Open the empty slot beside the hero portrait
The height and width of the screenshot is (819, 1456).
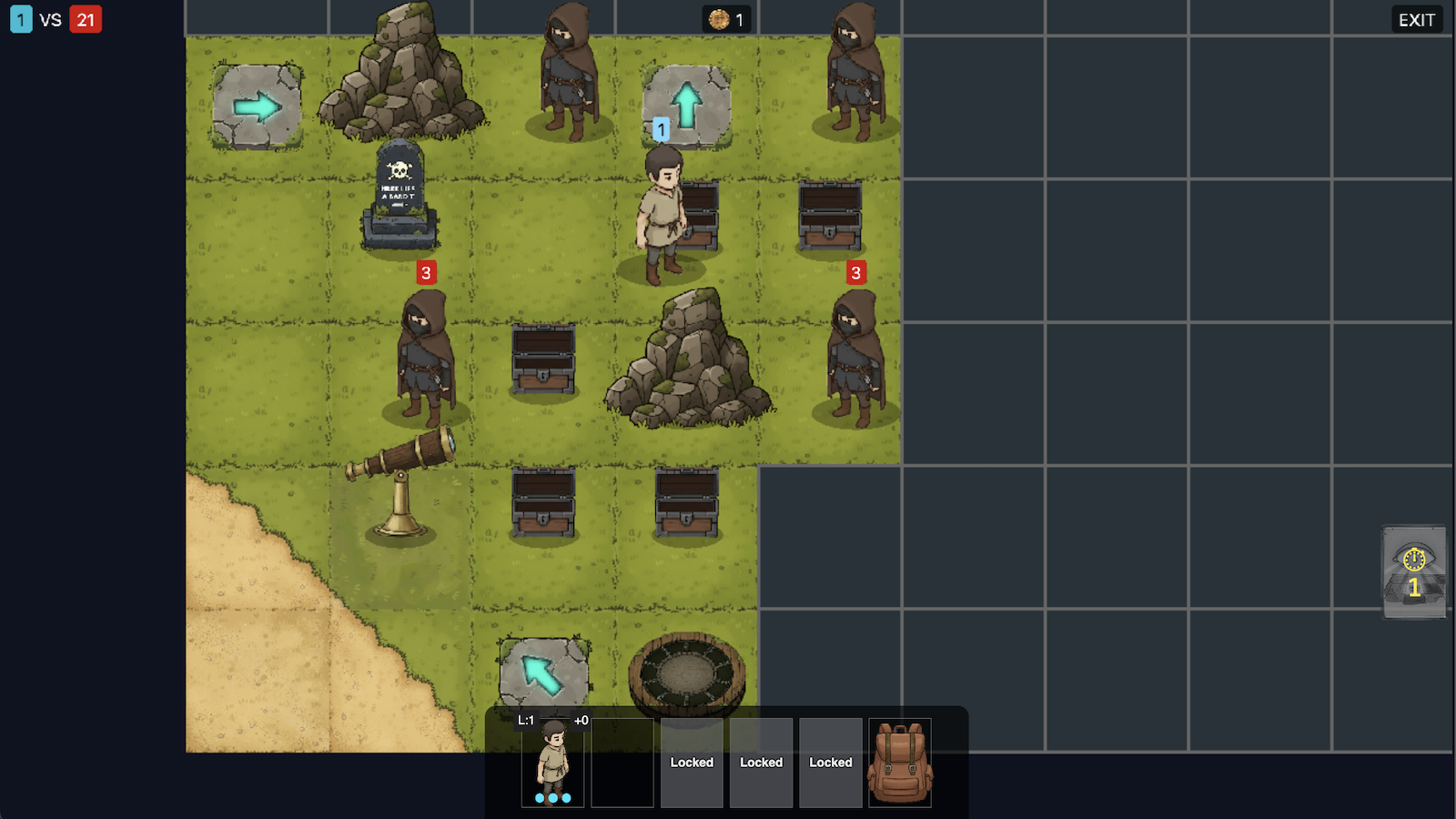(622, 763)
